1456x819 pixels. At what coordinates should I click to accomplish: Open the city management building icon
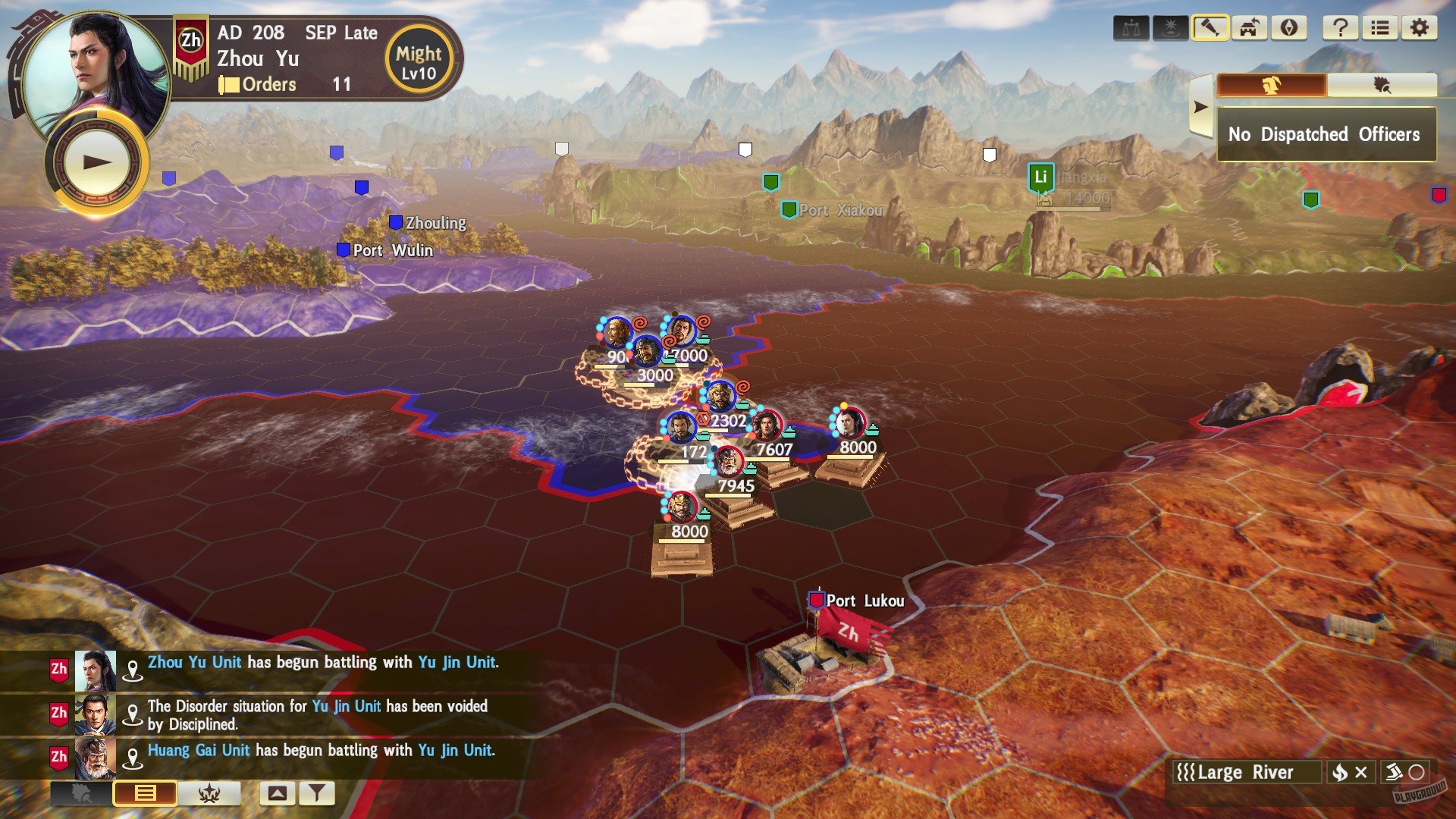pyautogui.click(x=1249, y=28)
